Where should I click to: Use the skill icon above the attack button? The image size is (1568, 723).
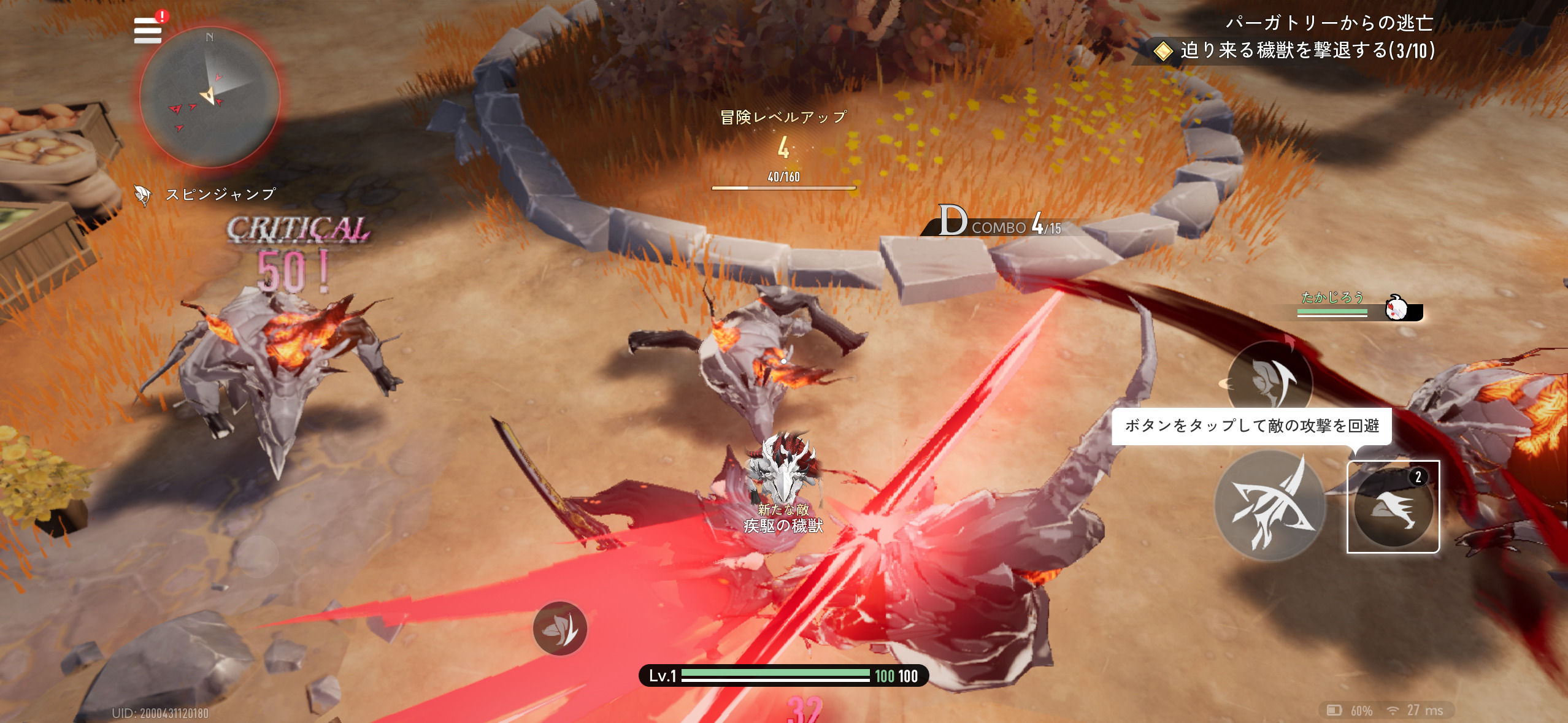[1269, 380]
